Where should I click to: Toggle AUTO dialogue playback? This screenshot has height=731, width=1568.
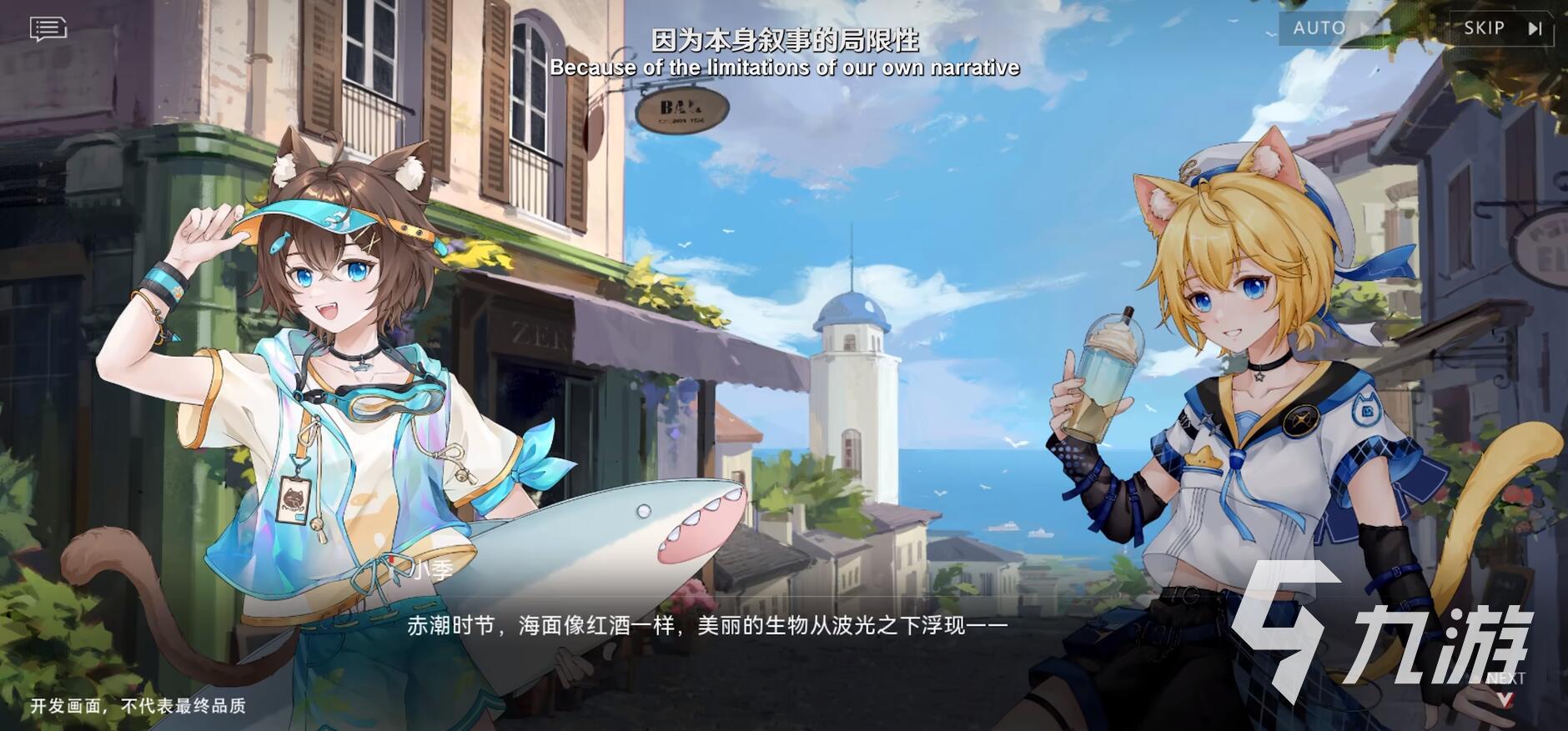pyautogui.click(x=1329, y=28)
